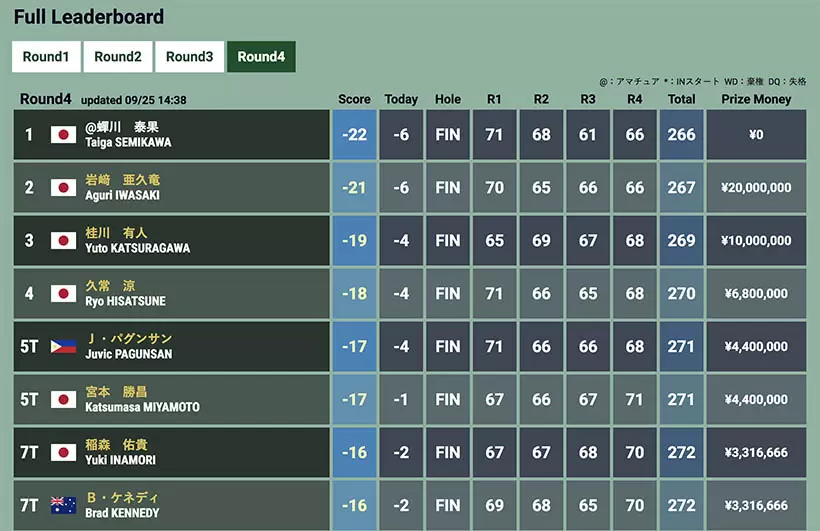Select Brad KENNEDY's player row
820x531 pixels.
click(122, 506)
